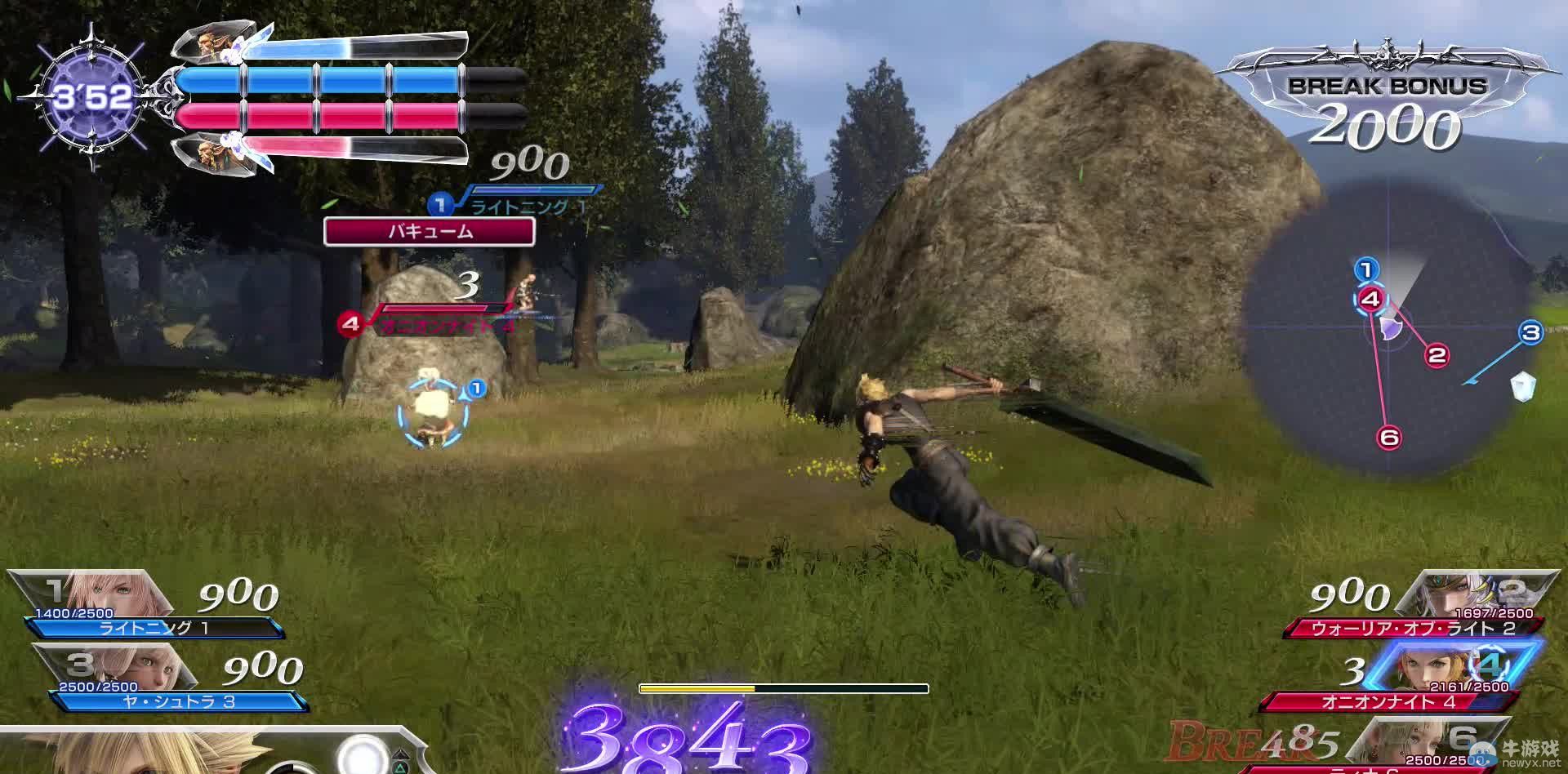Viewport: 1568px width, 774px height.
Task: Click the summon crystal icon on the radar
Action: 1522,387
